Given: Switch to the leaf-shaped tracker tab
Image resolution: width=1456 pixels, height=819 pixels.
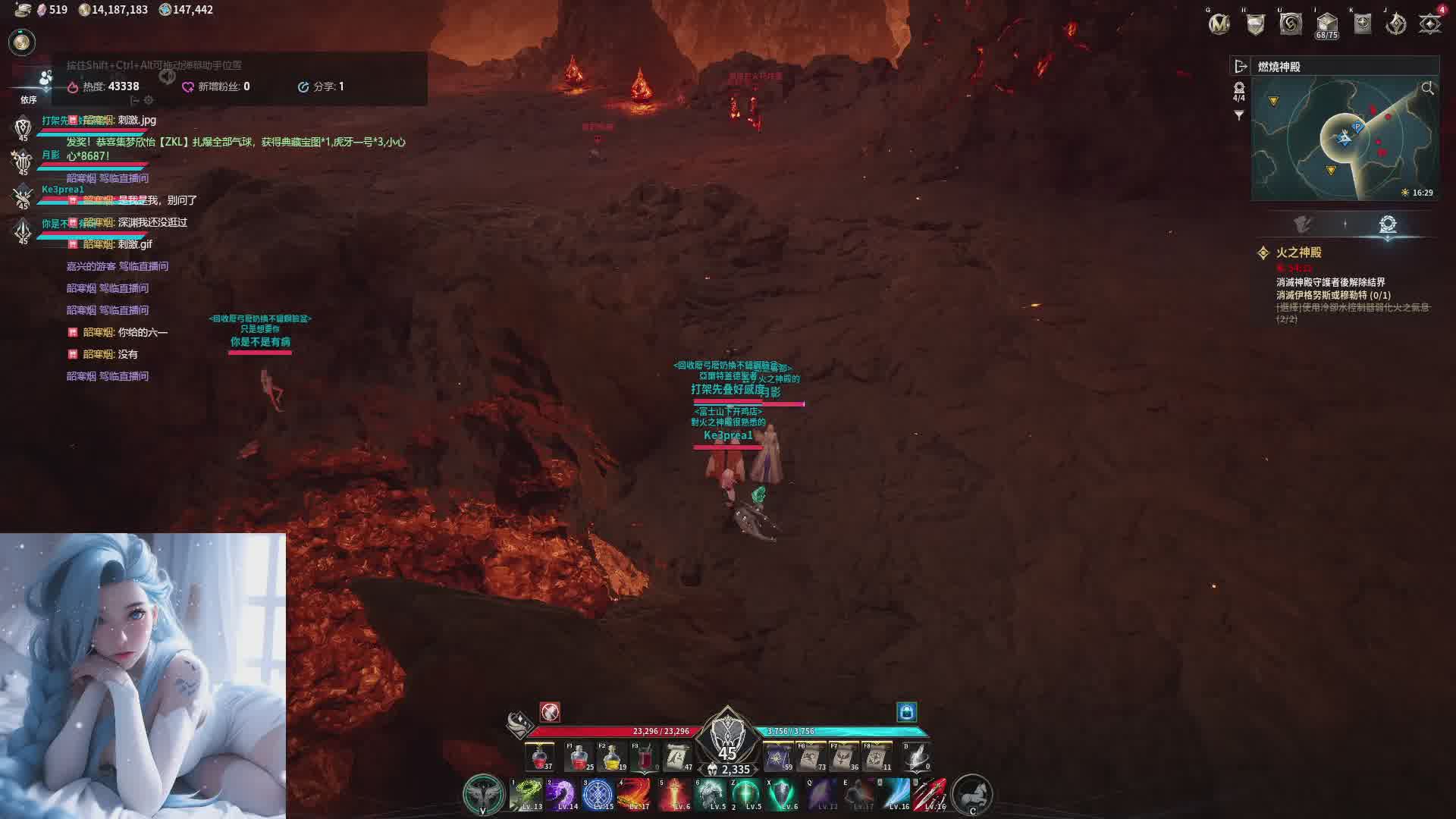Looking at the screenshot, I should (x=1303, y=224).
